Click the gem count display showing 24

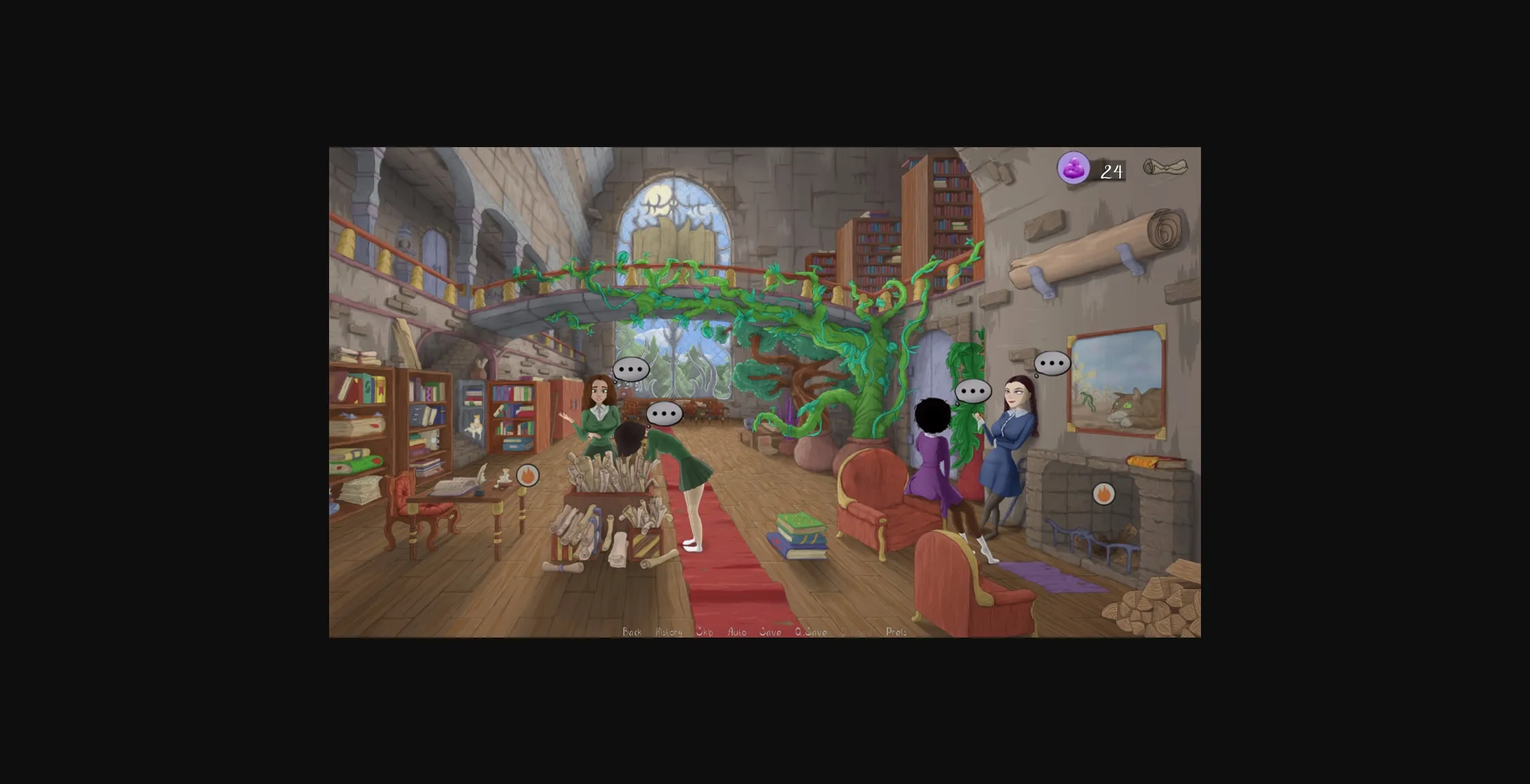[1112, 170]
